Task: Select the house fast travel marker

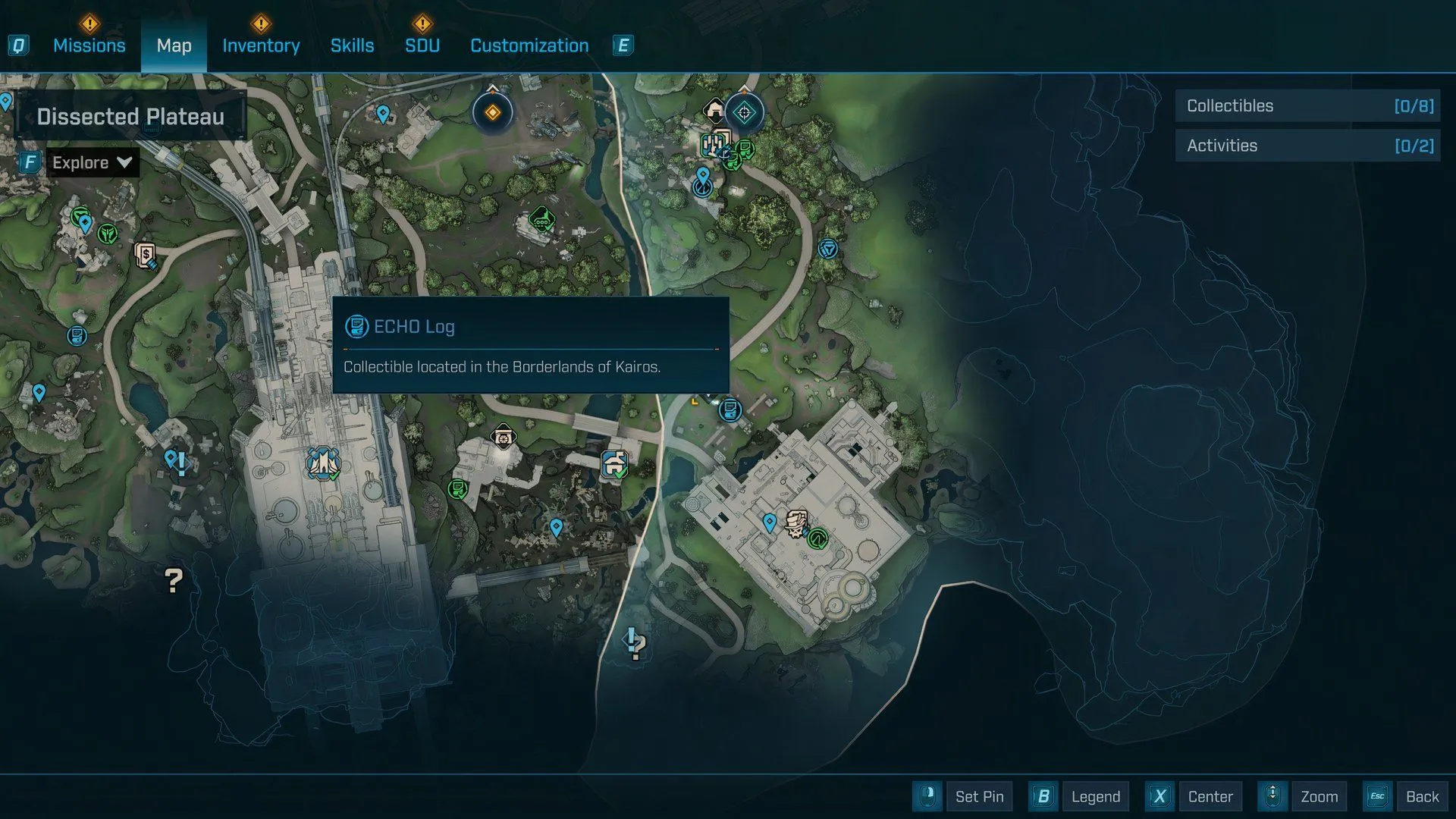Action: tap(614, 463)
